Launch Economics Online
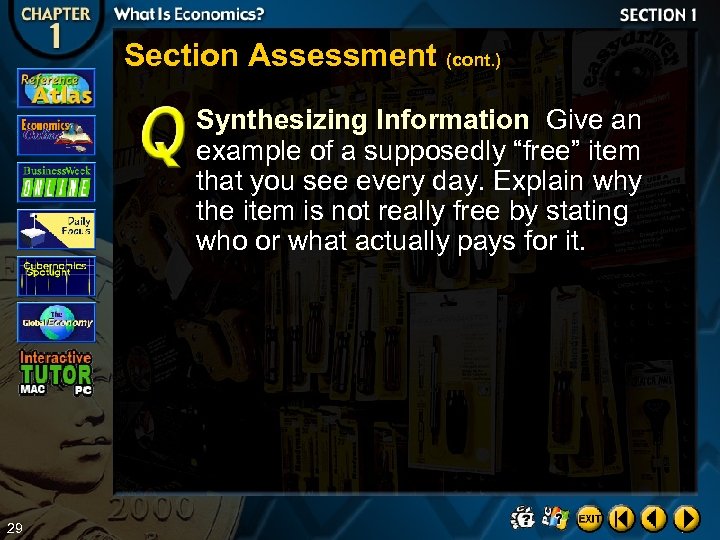The width and height of the screenshot is (720, 540). pyautogui.click(x=56, y=134)
